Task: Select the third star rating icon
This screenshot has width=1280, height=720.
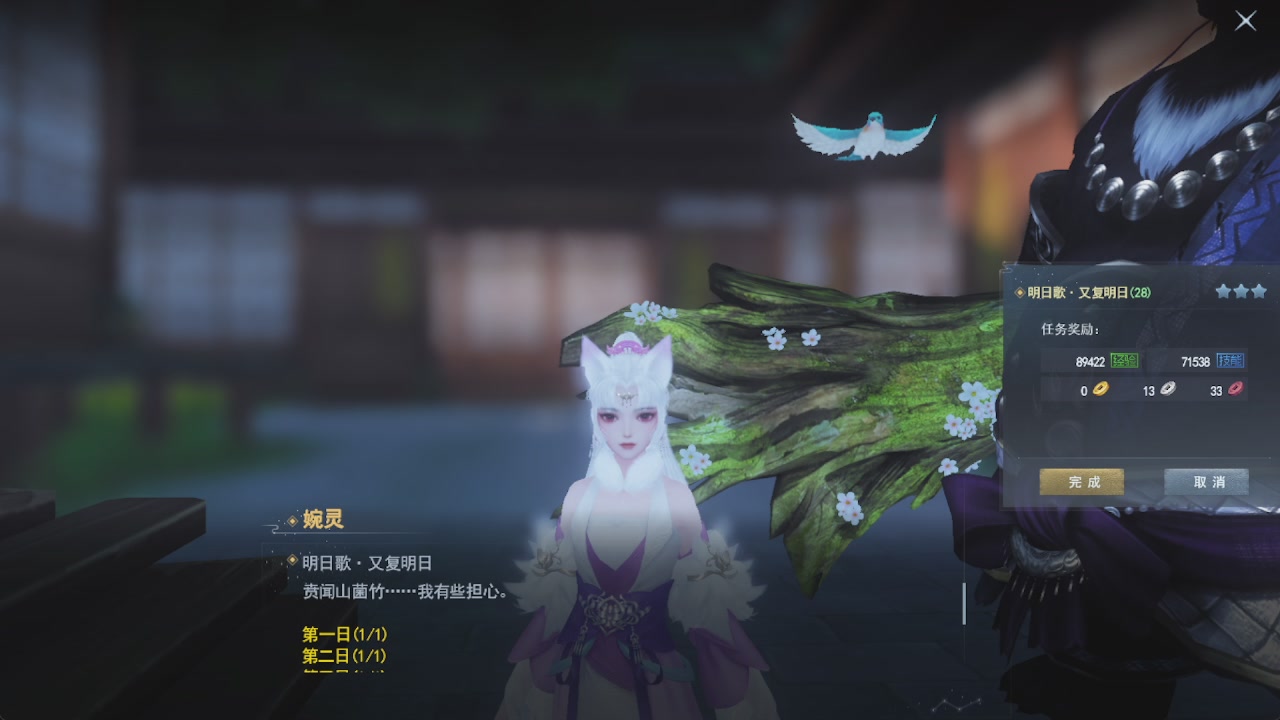Action: (1258, 292)
